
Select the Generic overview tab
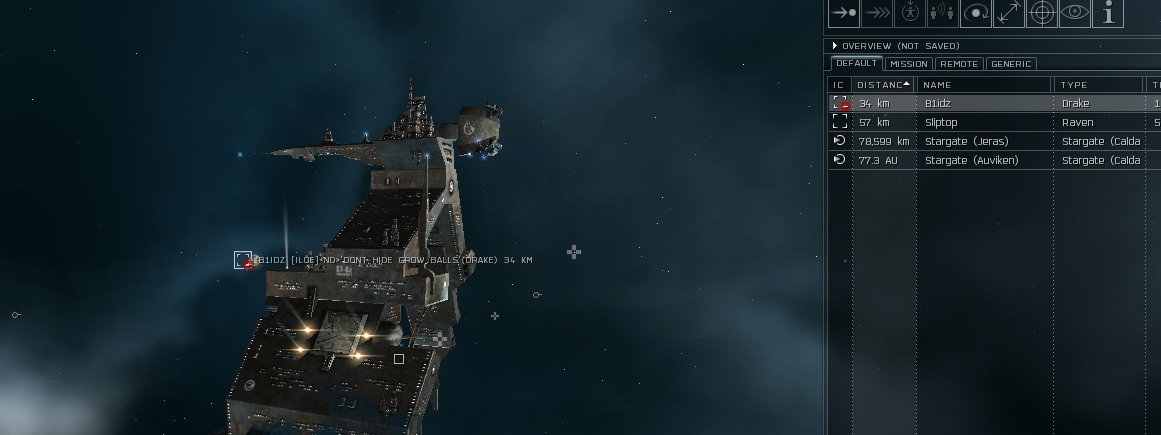coord(1010,64)
